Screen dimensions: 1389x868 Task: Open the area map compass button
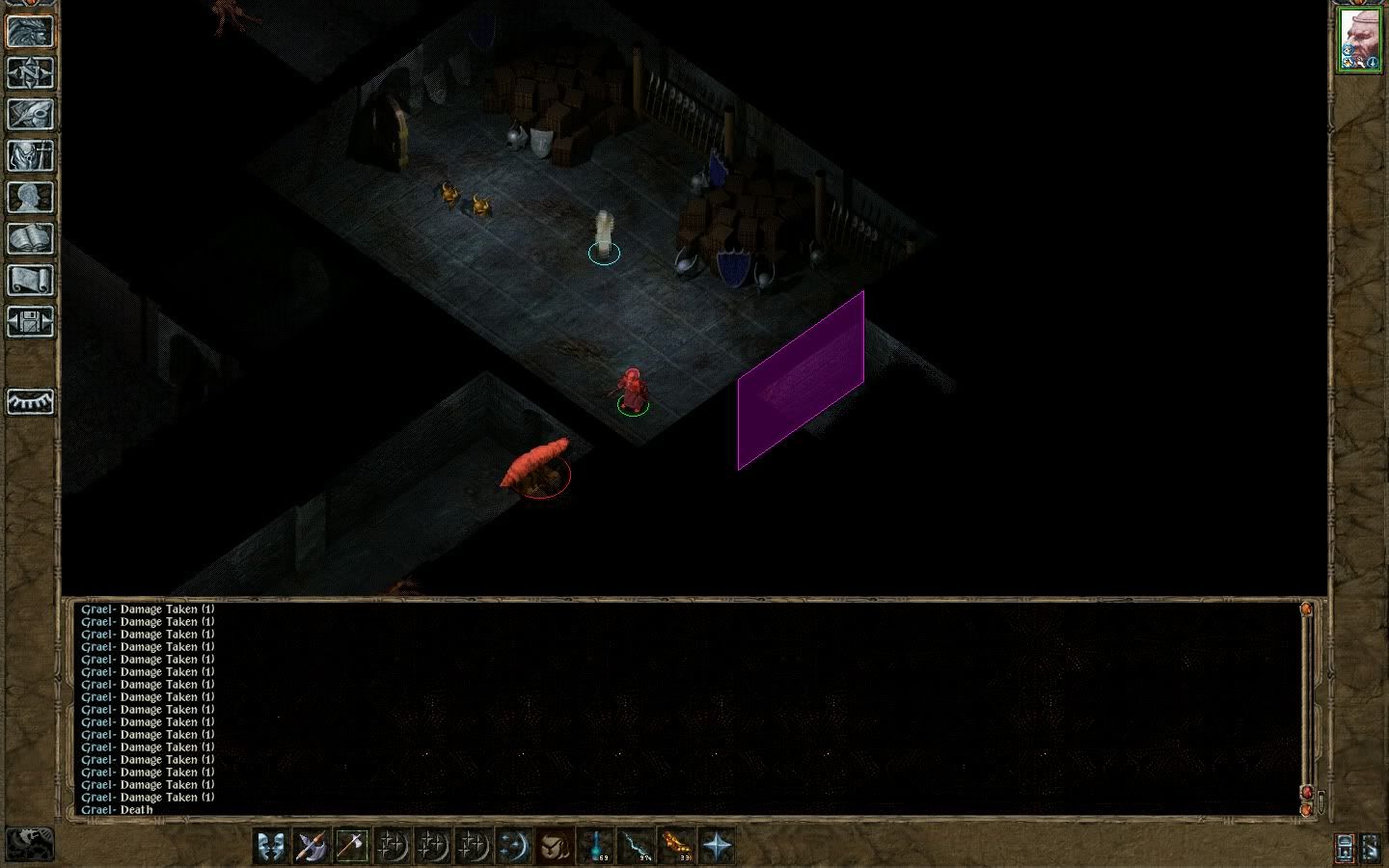[x=30, y=72]
